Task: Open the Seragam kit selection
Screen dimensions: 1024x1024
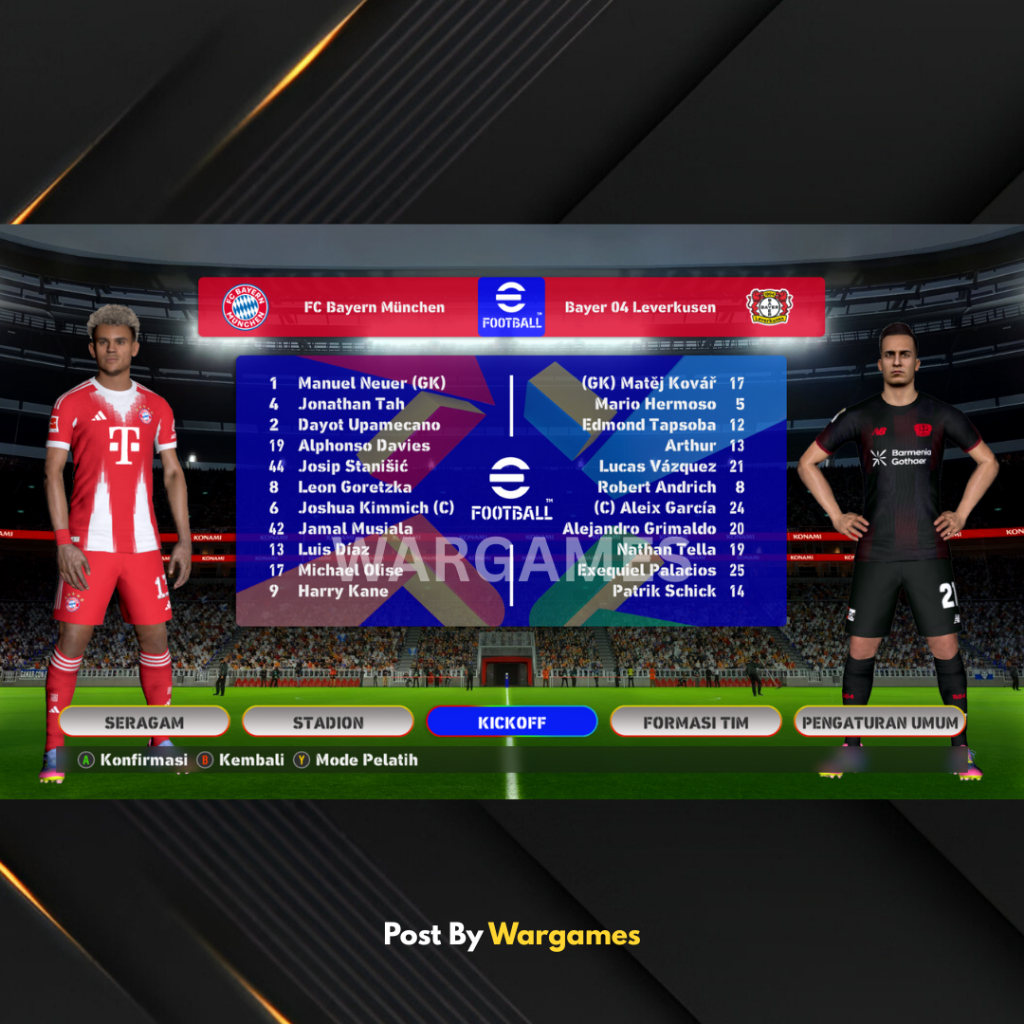Action: 144,722
